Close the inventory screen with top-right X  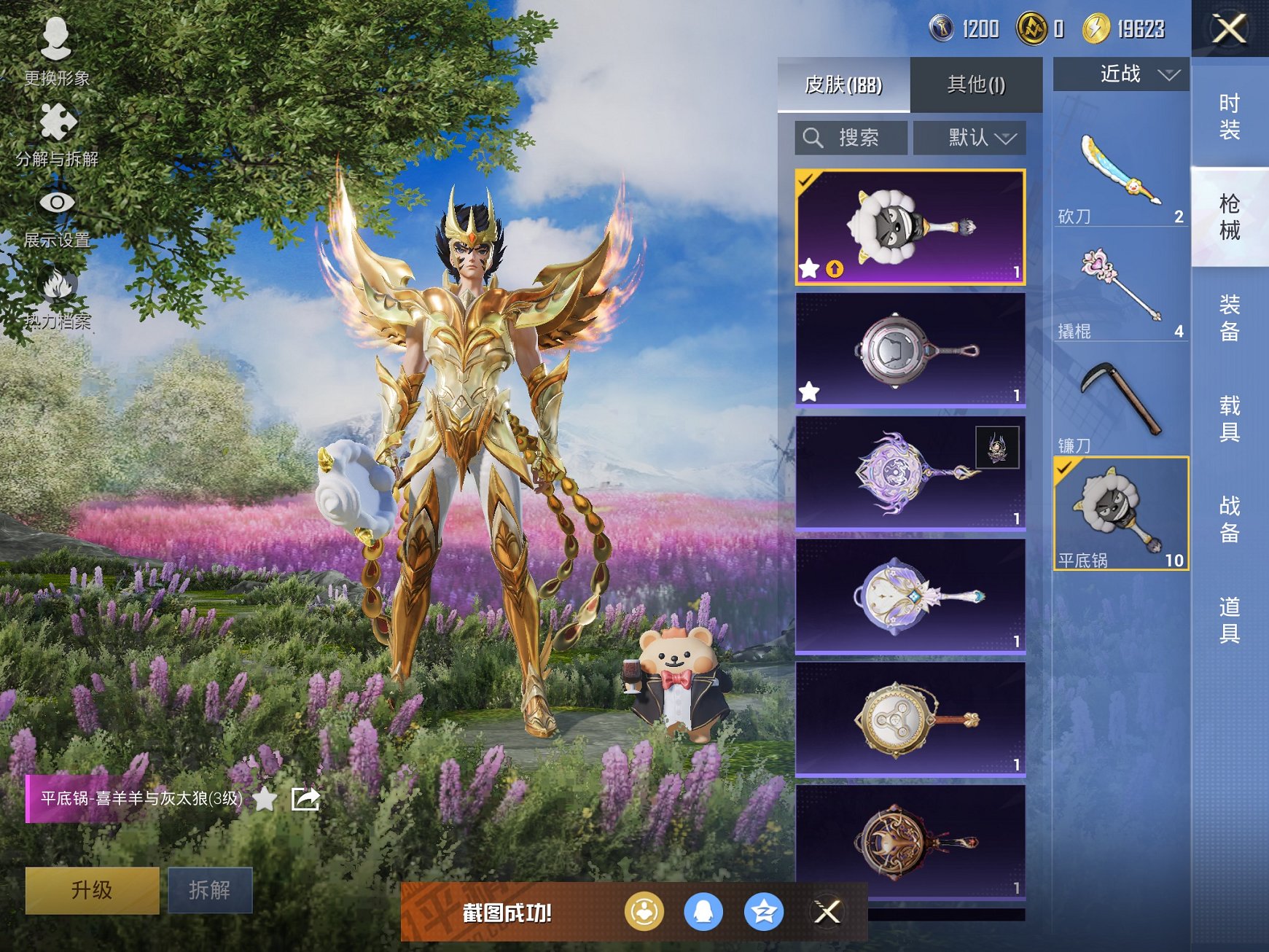point(1229,29)
